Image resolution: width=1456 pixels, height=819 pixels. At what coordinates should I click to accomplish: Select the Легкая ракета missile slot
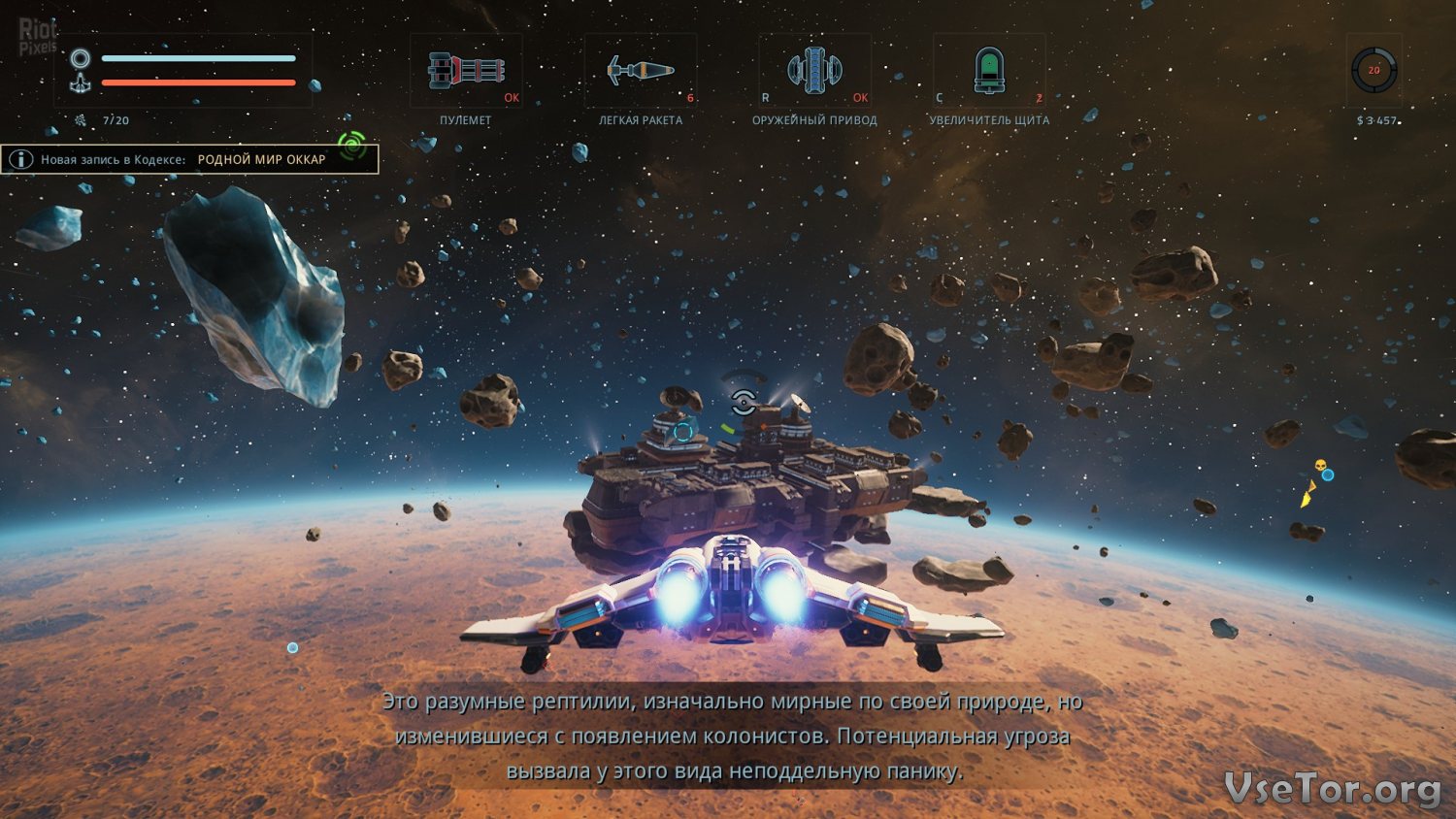[x=640, y=71]
